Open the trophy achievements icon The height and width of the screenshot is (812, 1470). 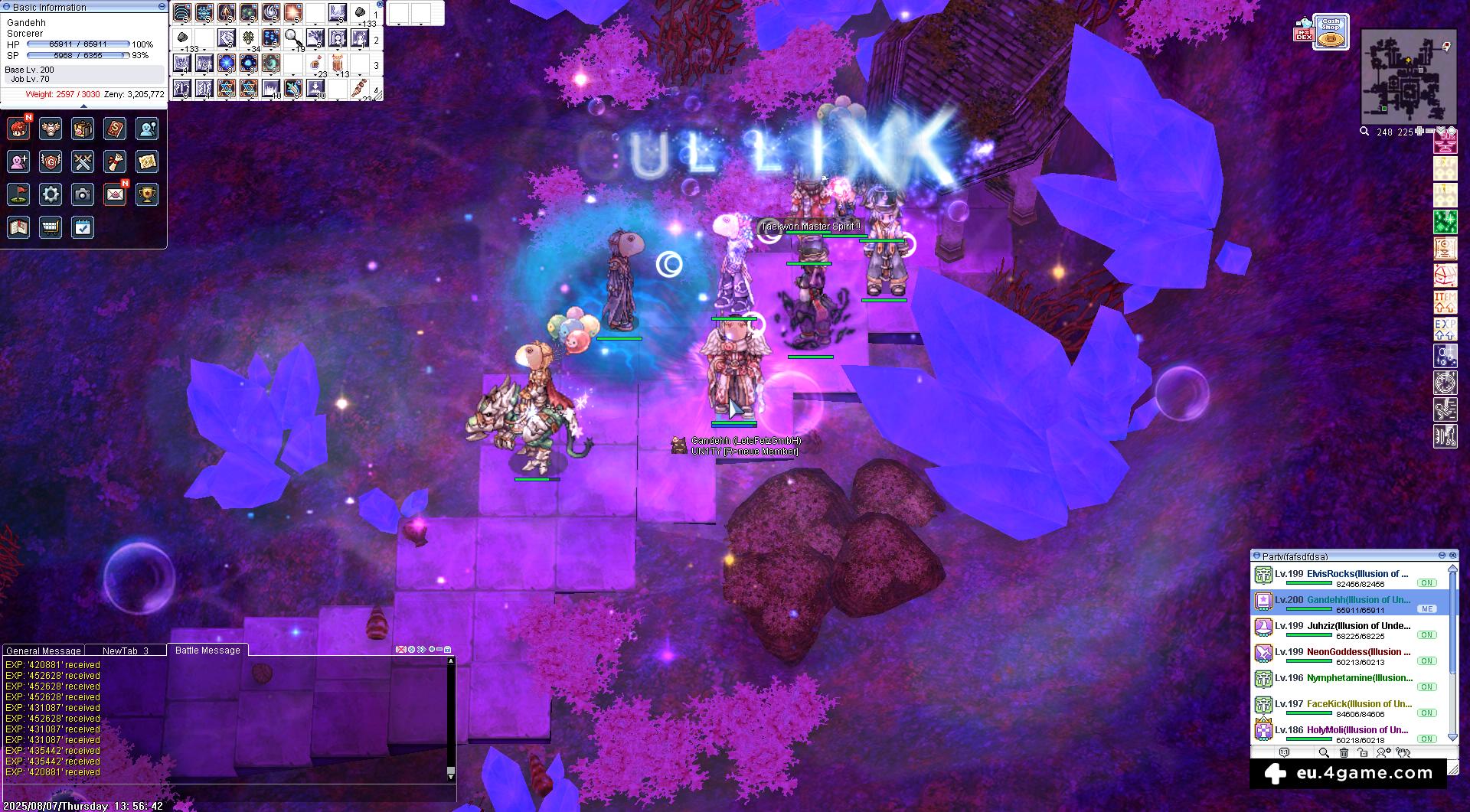coord(147,194)
